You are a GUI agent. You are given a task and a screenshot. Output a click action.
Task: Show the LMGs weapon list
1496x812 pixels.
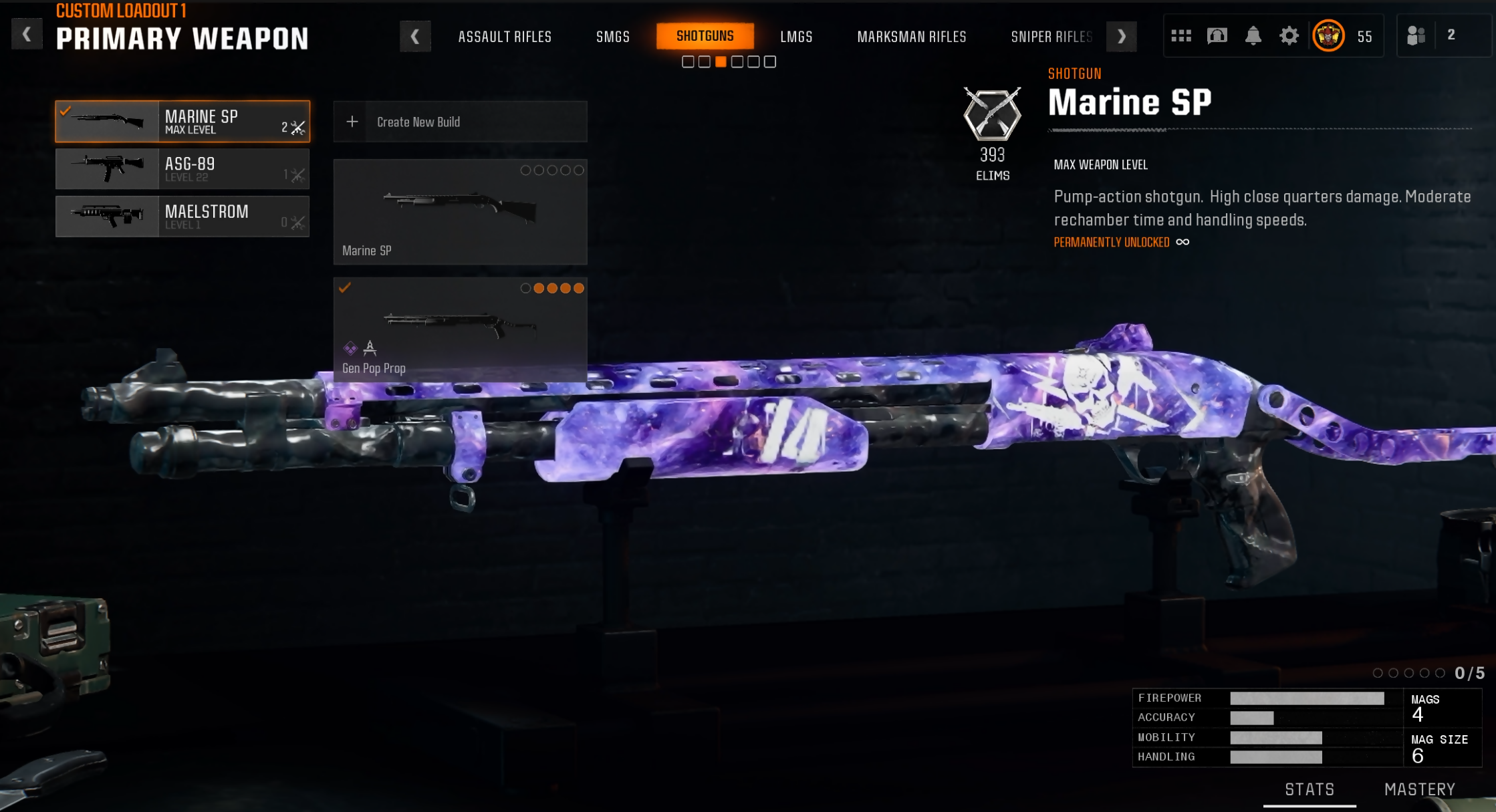[x=796, y=37]
